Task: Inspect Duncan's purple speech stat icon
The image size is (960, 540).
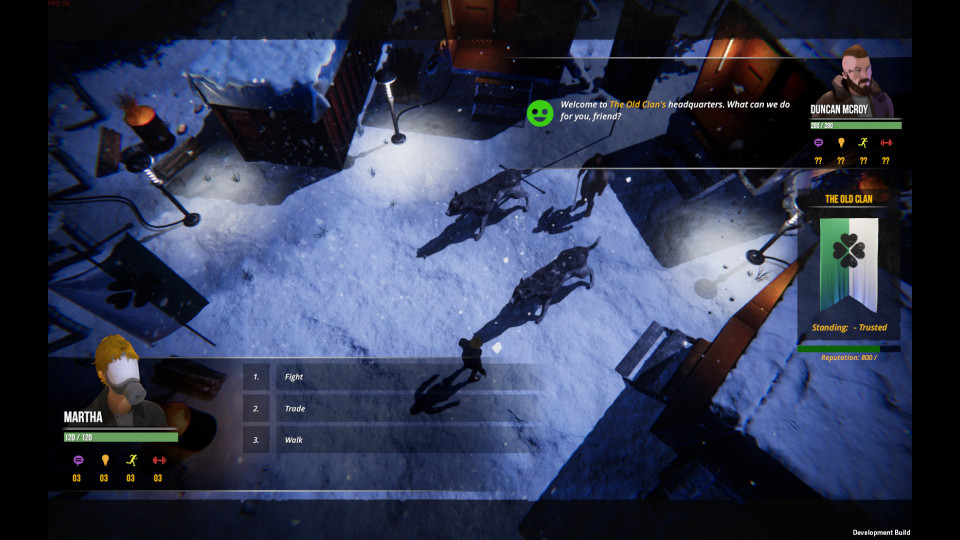Action: click(818, 143)
